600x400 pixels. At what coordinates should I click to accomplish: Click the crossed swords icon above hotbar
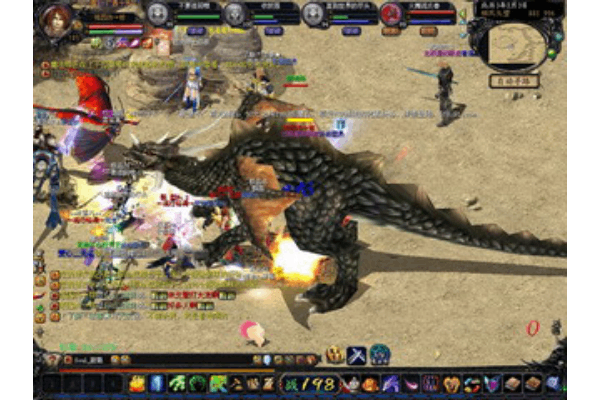[357, 355]
